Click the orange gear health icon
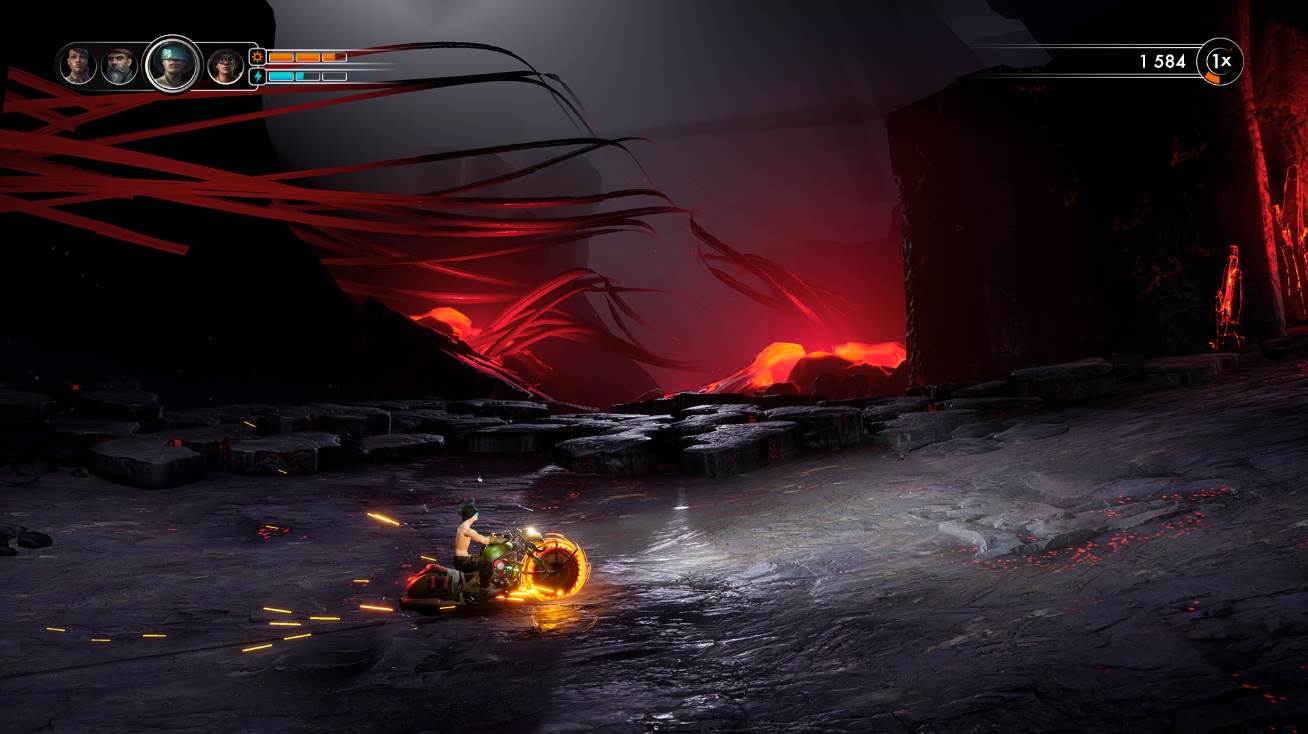The height and width of the screenshot is (734, 1308). point(257,57)
